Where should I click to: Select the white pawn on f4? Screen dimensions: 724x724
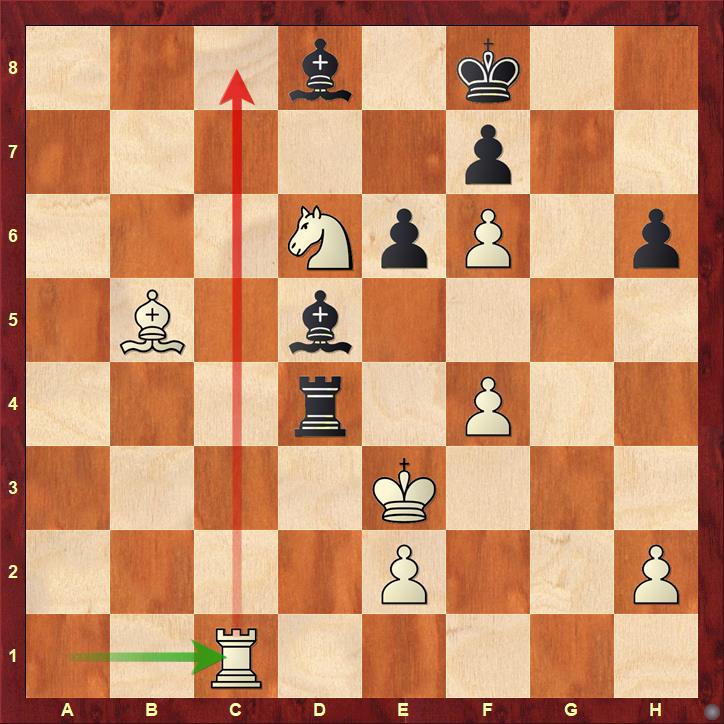[488, 406]
